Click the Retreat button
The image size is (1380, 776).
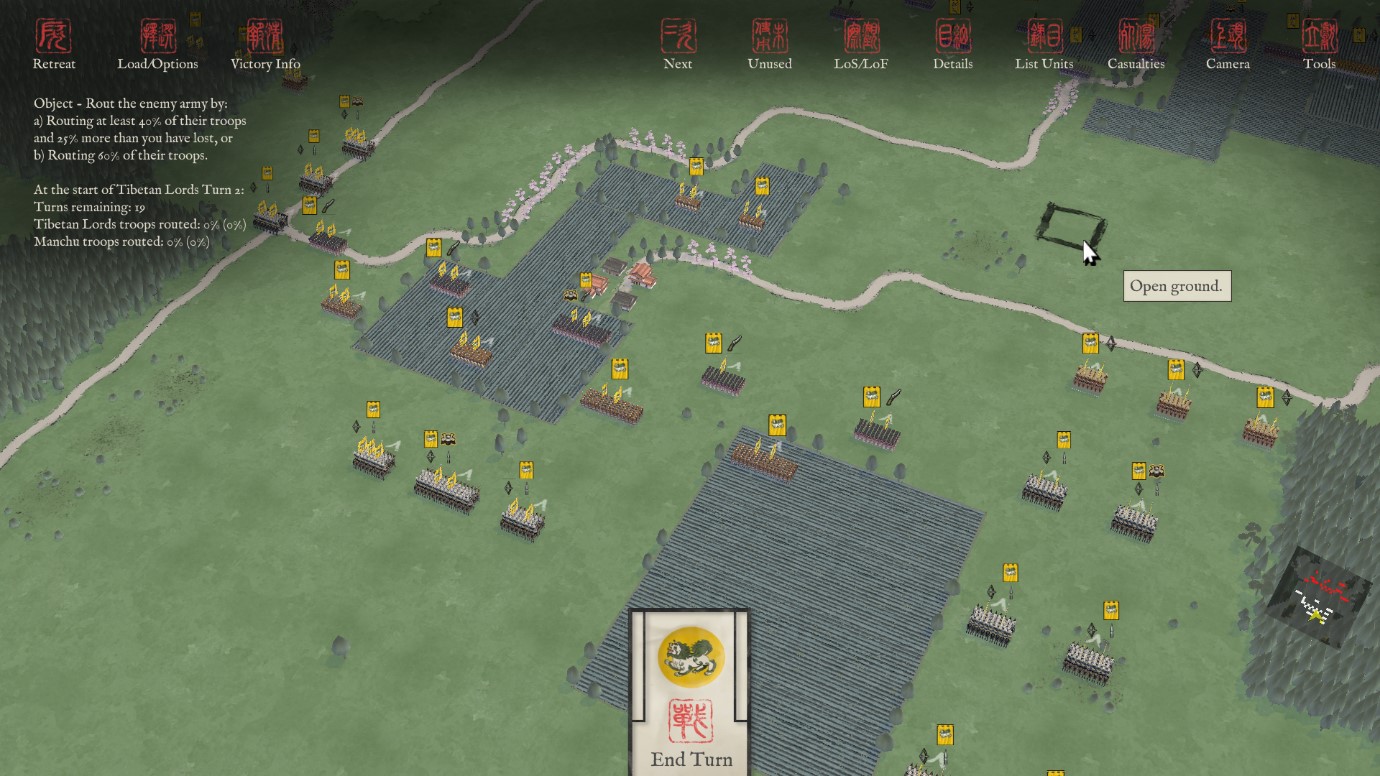point(54,44)
